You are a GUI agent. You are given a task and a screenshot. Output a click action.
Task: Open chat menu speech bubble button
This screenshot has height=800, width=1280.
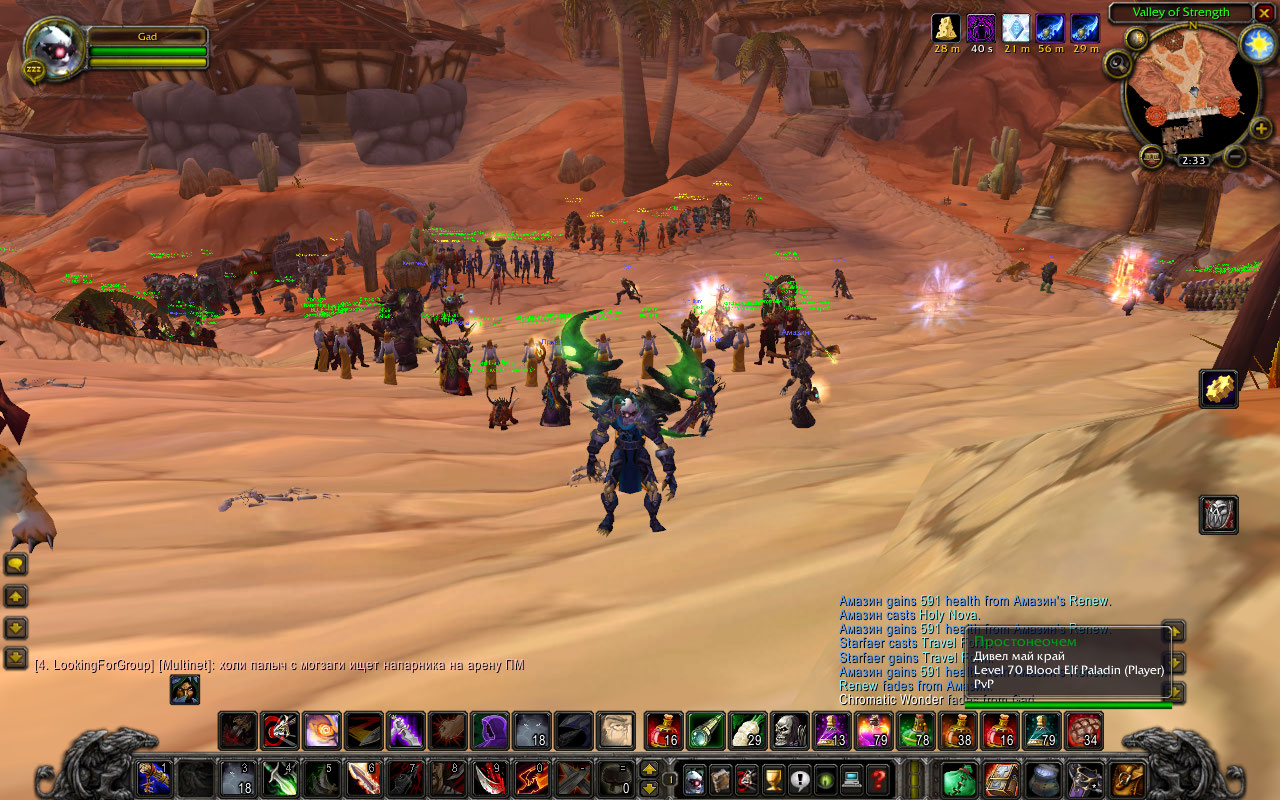[16, 564]
